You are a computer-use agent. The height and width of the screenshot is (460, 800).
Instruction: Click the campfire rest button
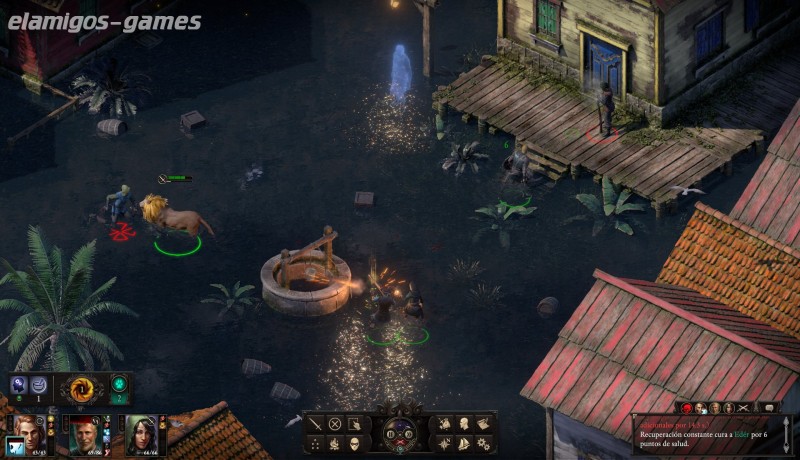pos(335,442)
